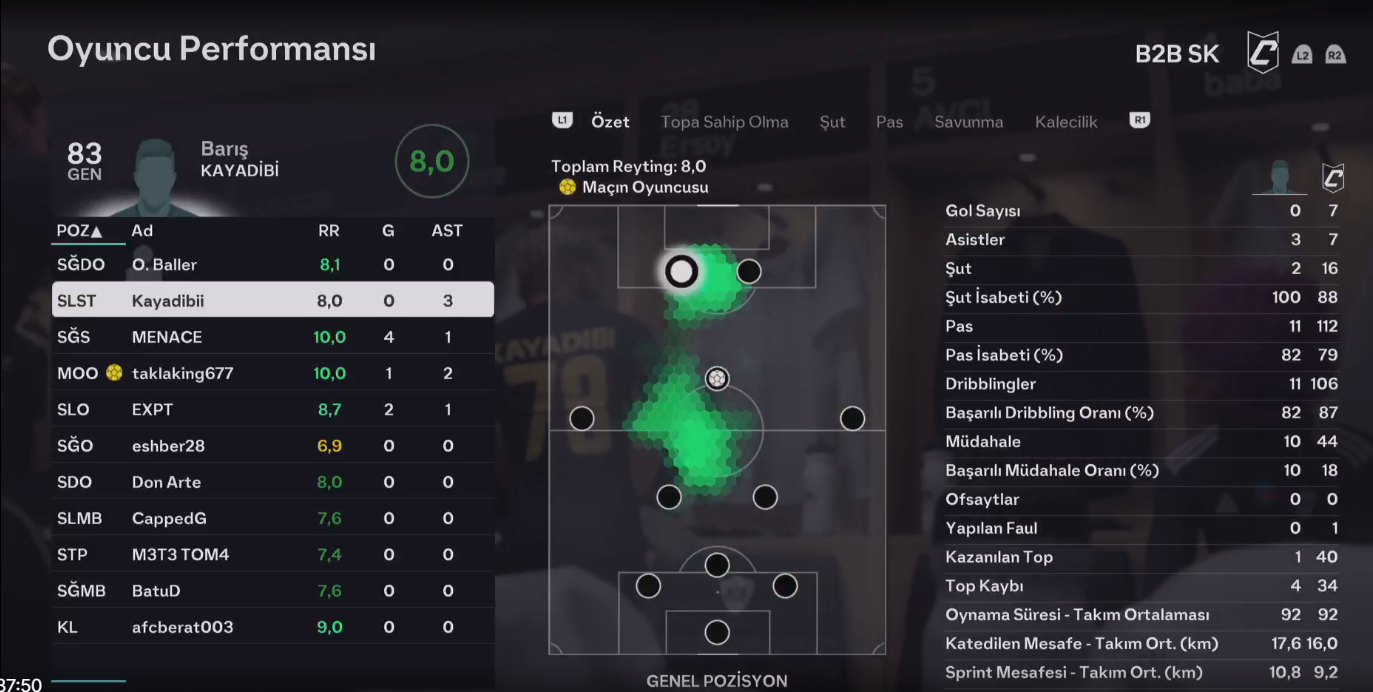Choose the BatuD player row
Image resolution: width=1373 pixels, height=692 pixels.
272,591
